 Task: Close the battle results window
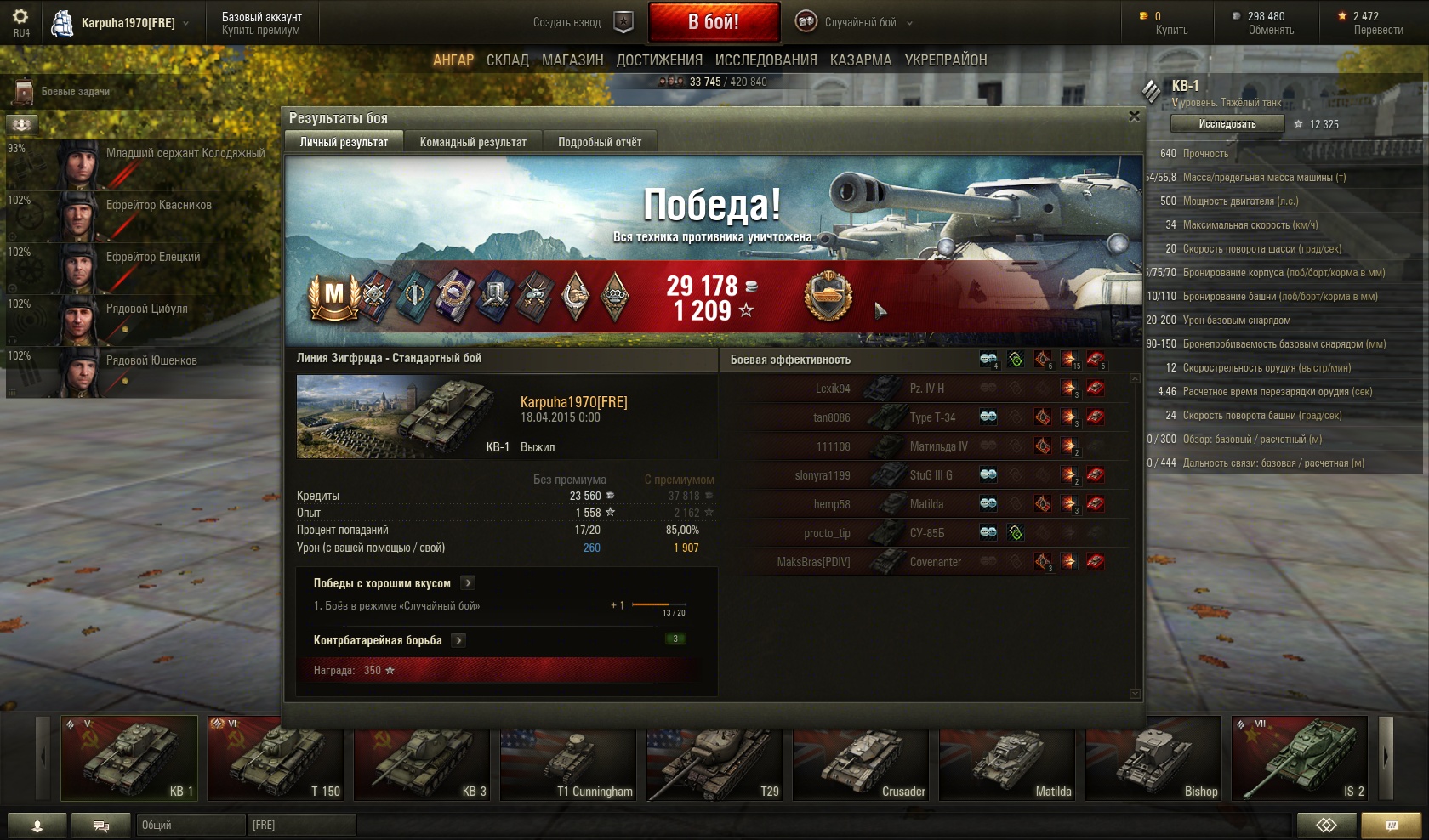click(x=1134, y=116)
